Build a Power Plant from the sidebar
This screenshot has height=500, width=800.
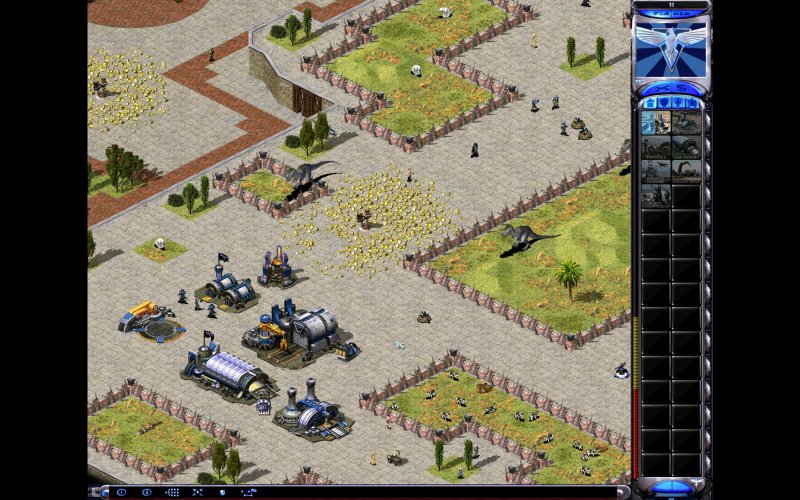pos(655,122)
